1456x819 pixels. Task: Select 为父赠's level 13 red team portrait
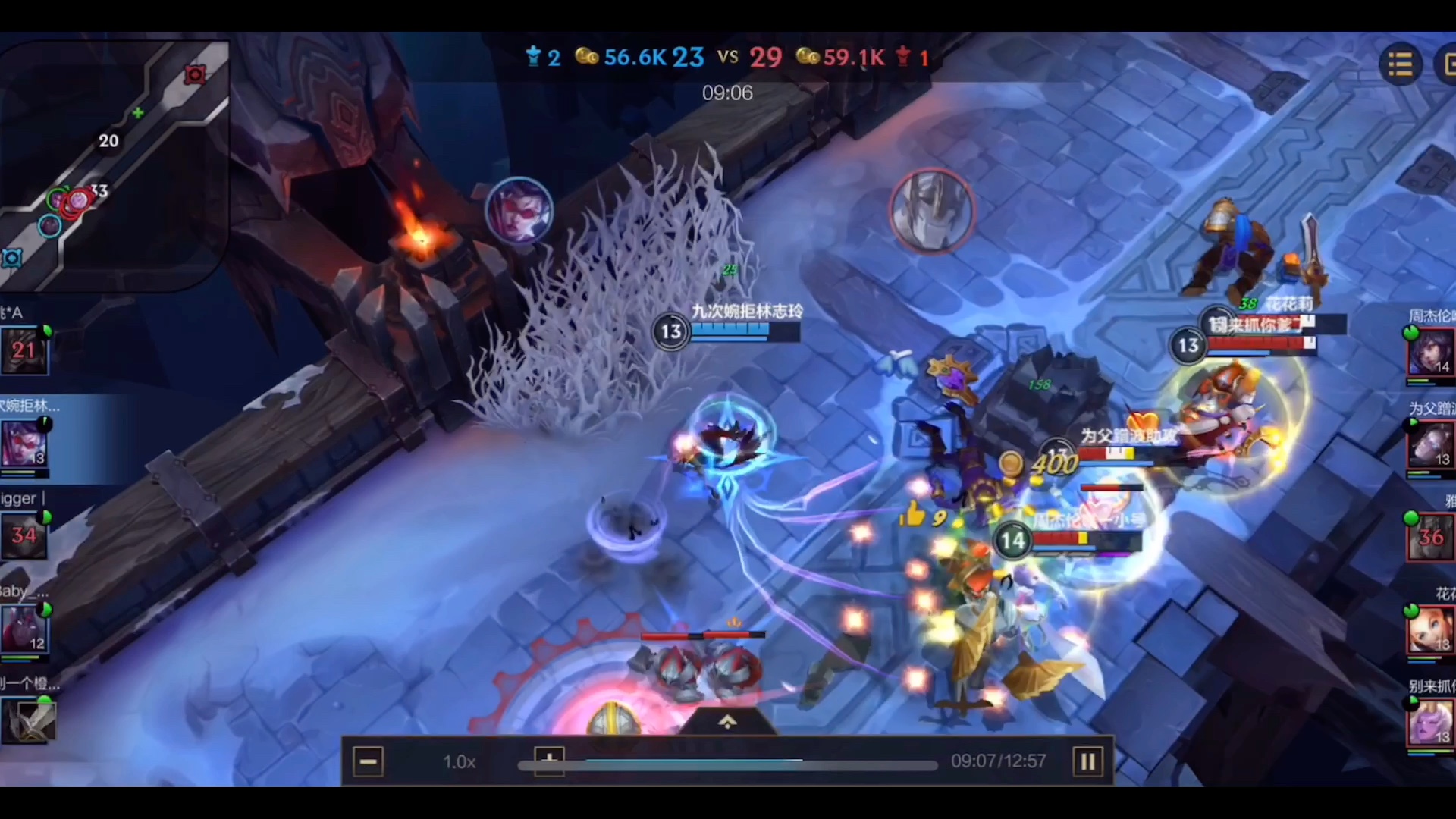(x=1430, y=445)
